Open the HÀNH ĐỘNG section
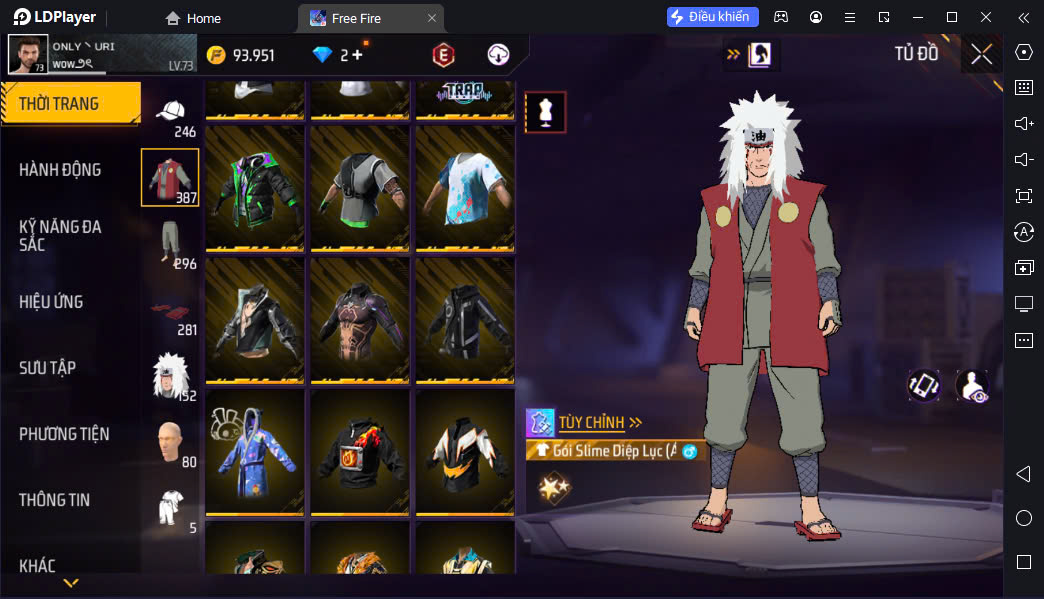Screen dimensions: 1044x599 click(x=60, y=170)
